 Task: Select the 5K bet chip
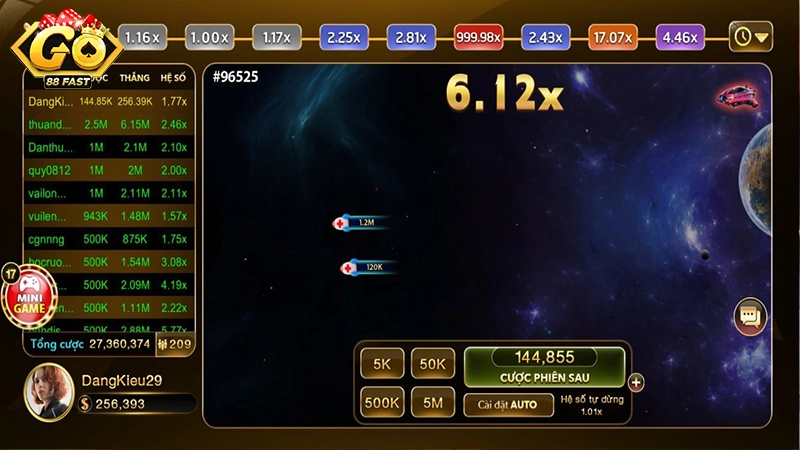pyautogui.click(x=382, y=365)
